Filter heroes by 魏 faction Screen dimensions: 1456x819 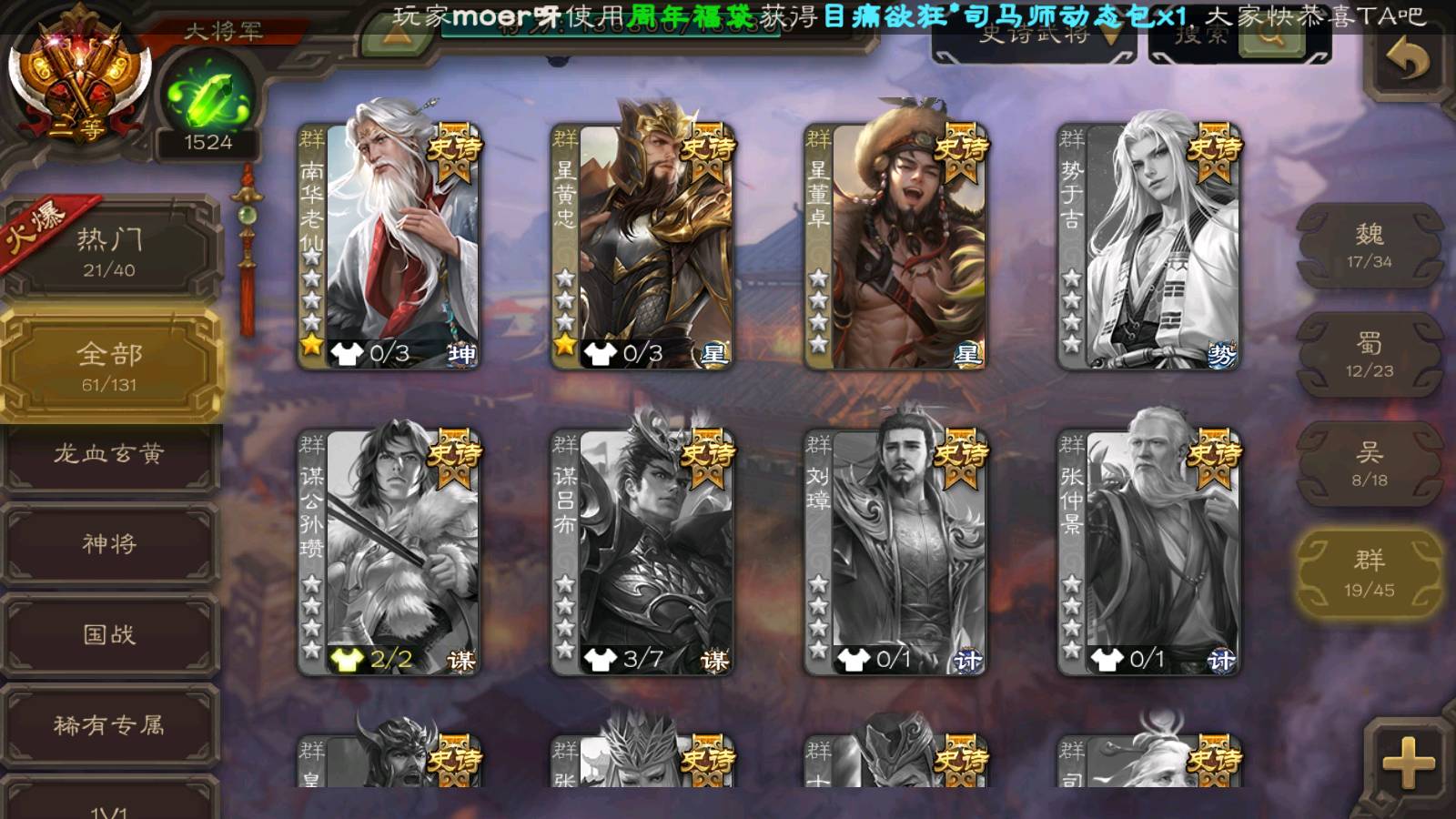pos(1369,246)
